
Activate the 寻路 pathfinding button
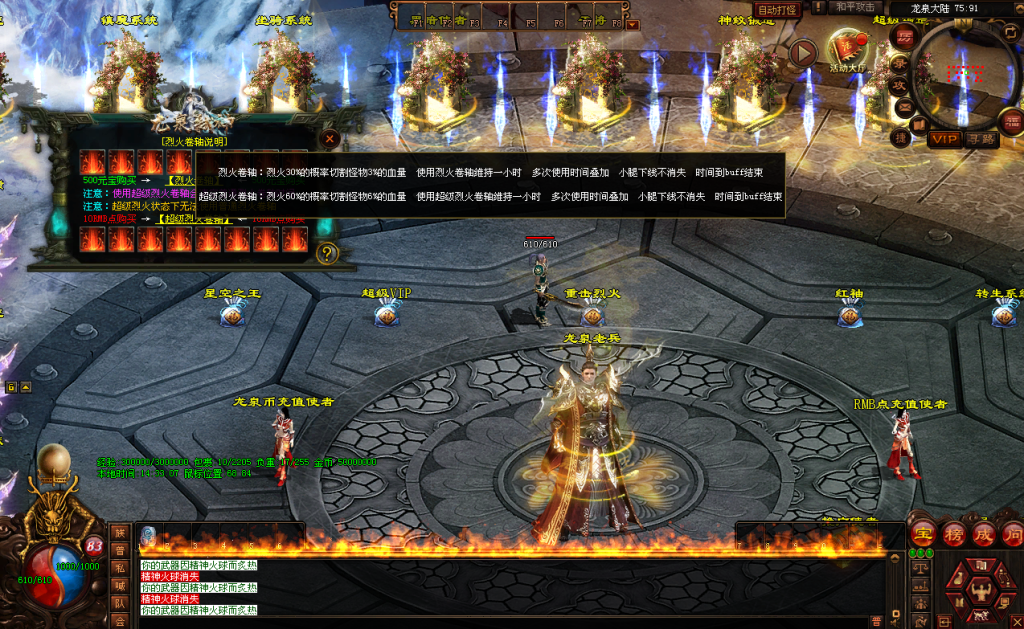pyautogui.click(x=982, y=139)
